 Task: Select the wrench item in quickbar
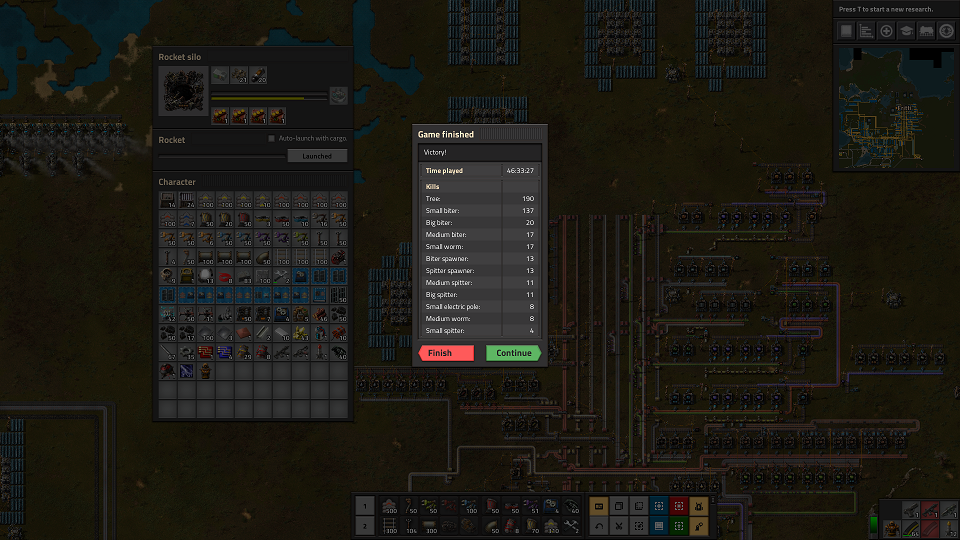pos(572,526)
